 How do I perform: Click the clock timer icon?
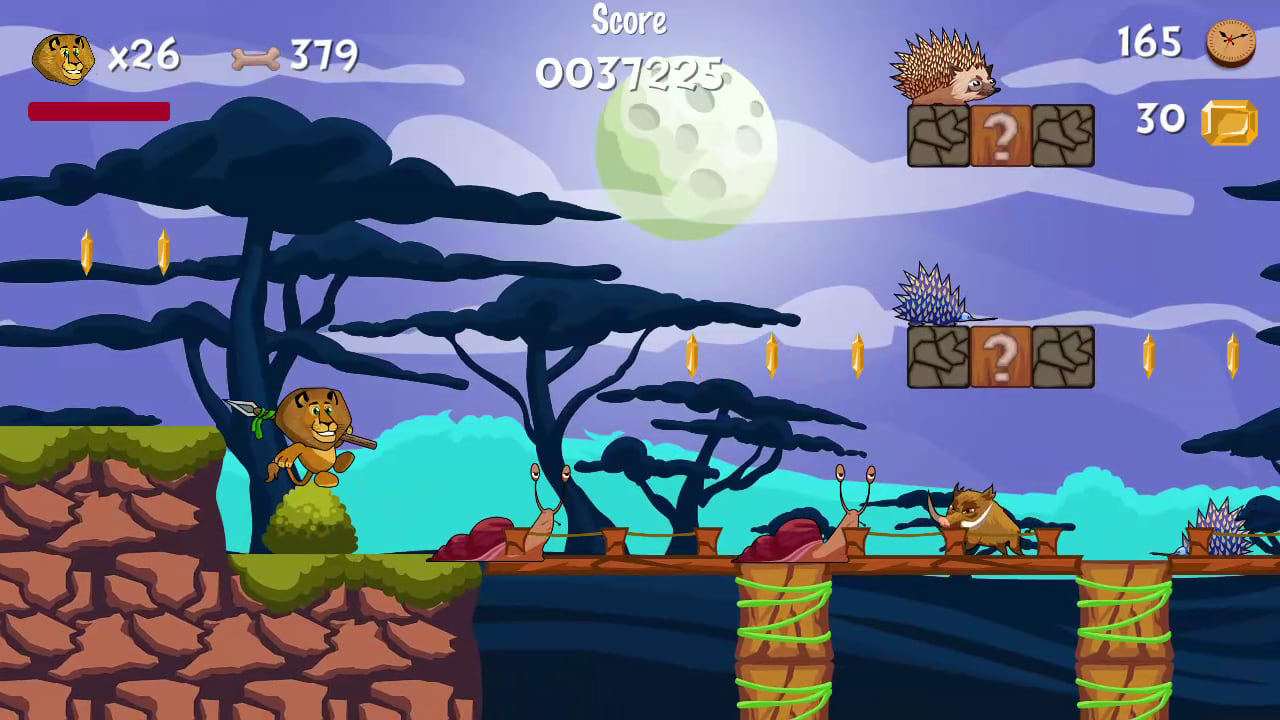pos(1228,44)
